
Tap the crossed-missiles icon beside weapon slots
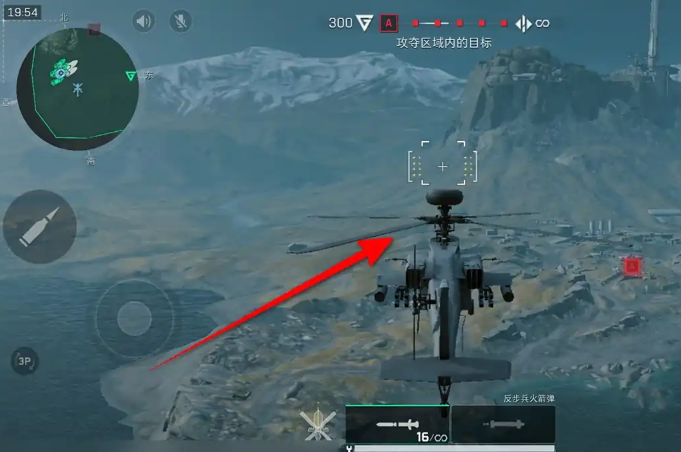[x=317, y=424]
